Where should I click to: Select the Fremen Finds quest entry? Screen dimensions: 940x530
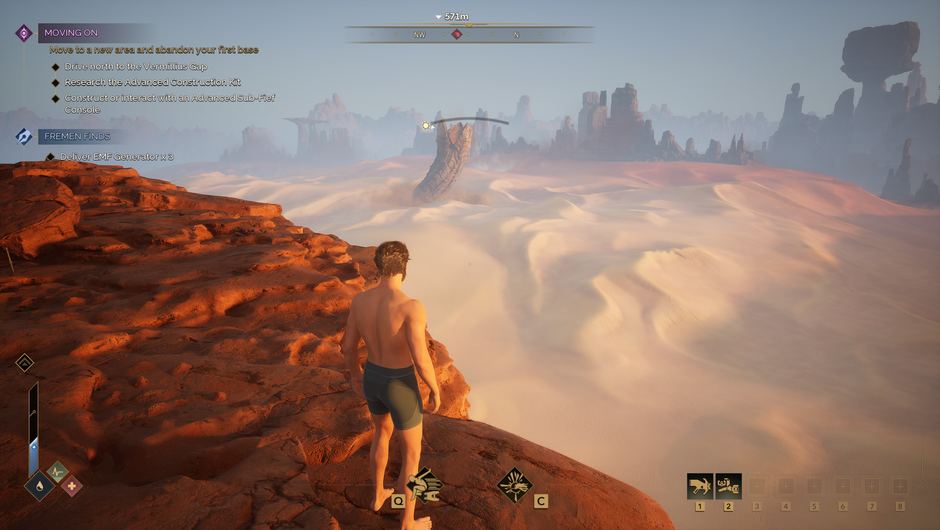(76, 136)
